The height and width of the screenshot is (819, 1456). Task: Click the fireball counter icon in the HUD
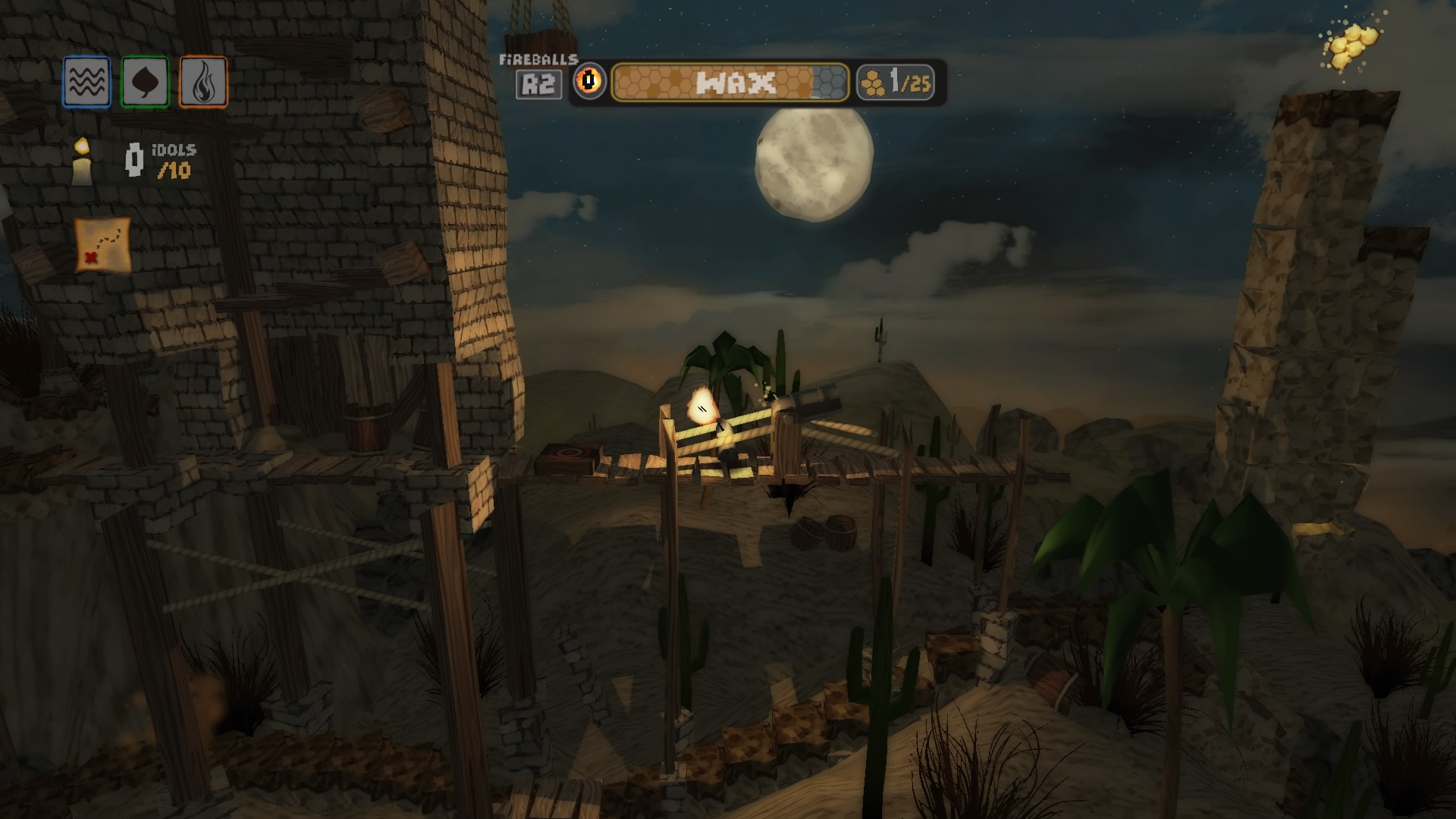[590, 82]
